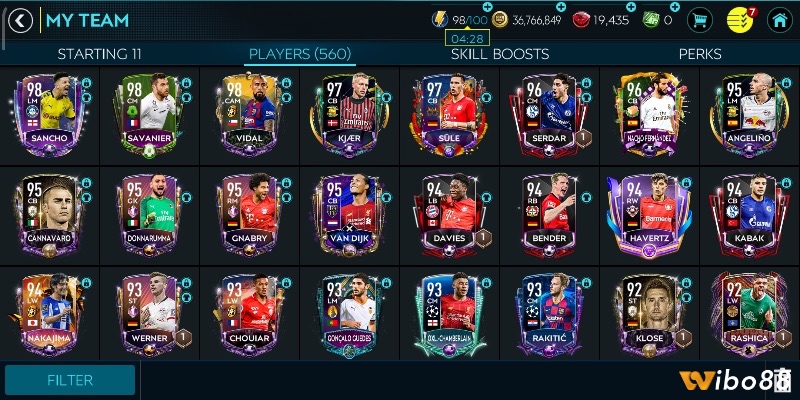Screen dimensions: 800x400
Task: Pick the Cannavaro 95 CB card
Action: [47, 212]
